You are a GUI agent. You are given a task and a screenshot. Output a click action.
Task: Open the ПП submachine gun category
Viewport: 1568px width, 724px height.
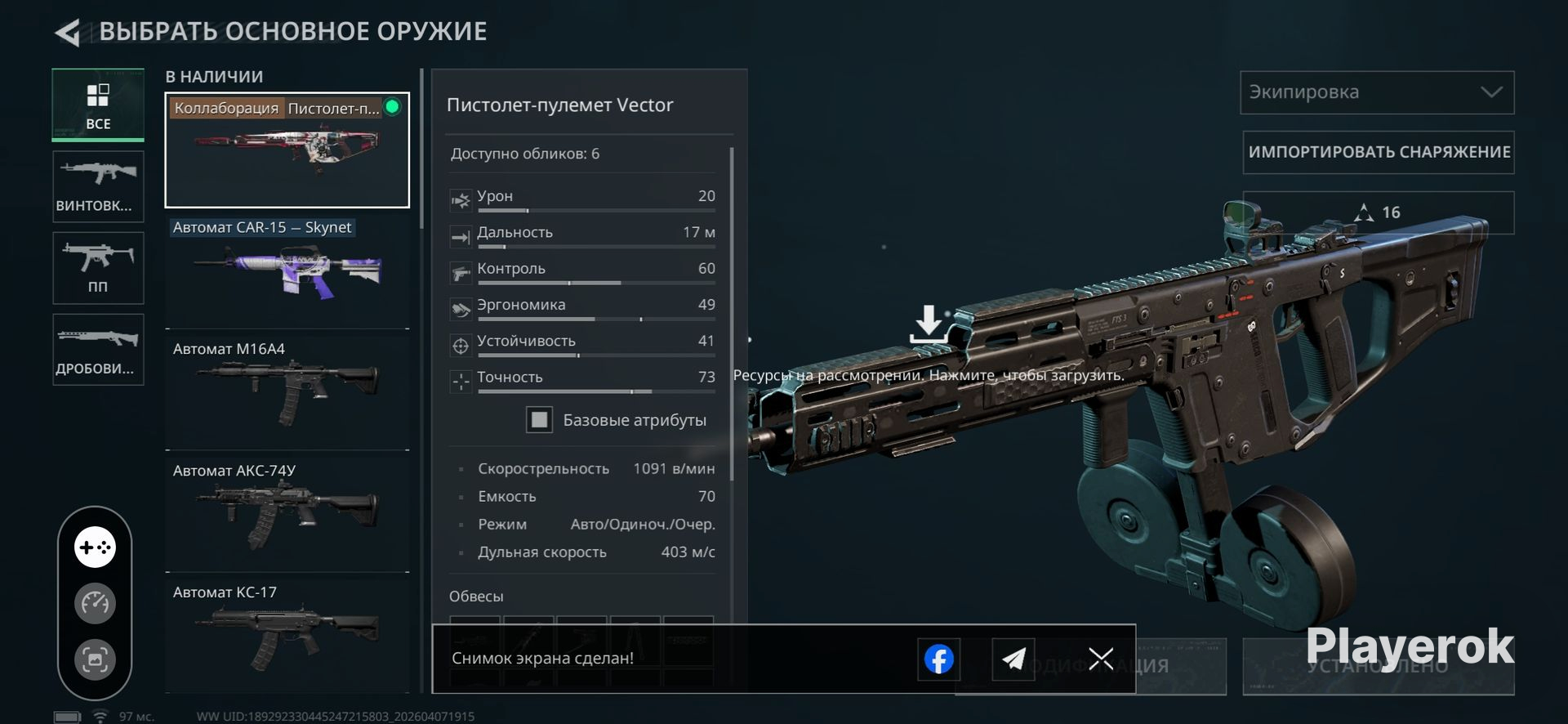point(98,268)
